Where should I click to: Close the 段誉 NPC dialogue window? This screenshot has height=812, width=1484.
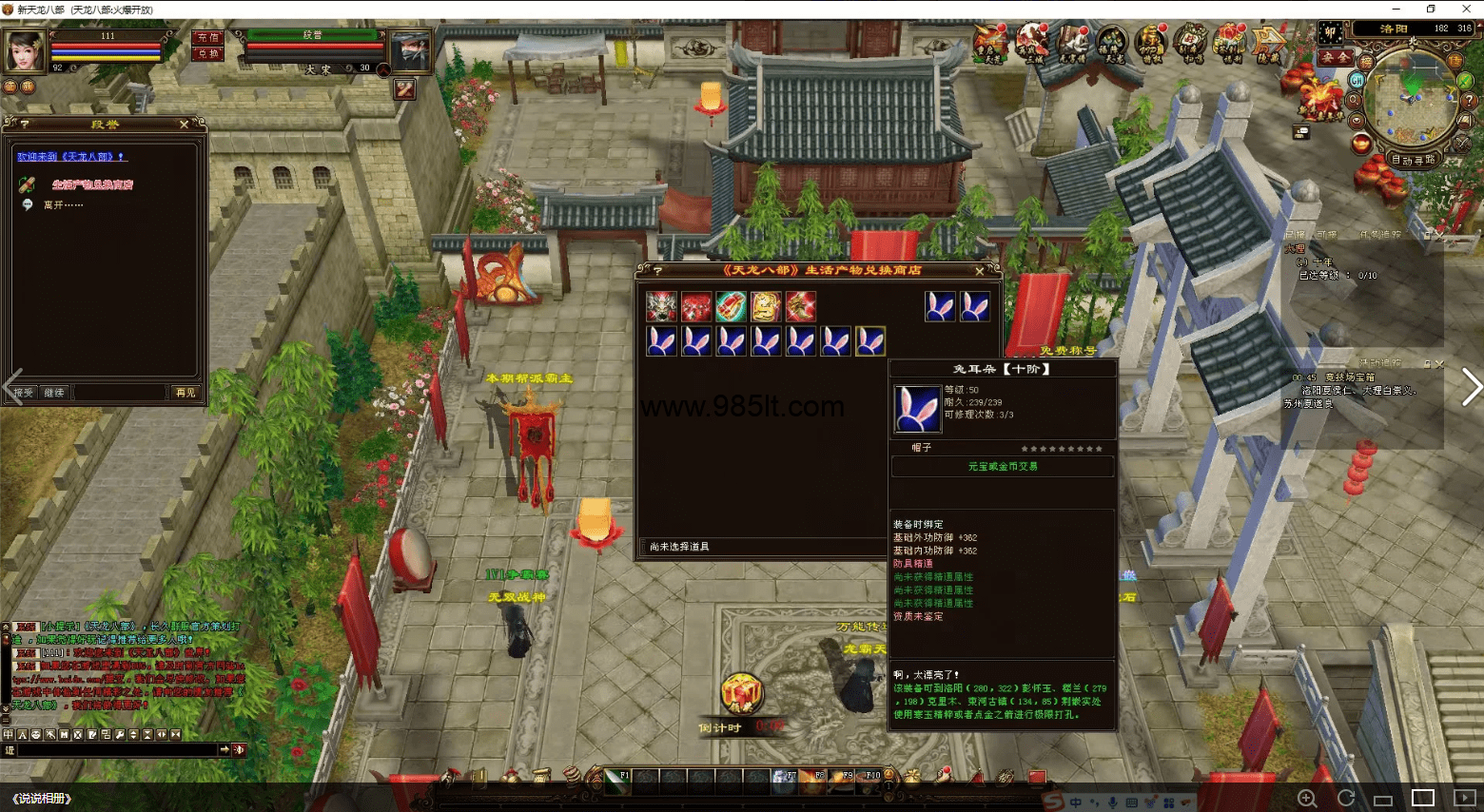click(184, 125)
